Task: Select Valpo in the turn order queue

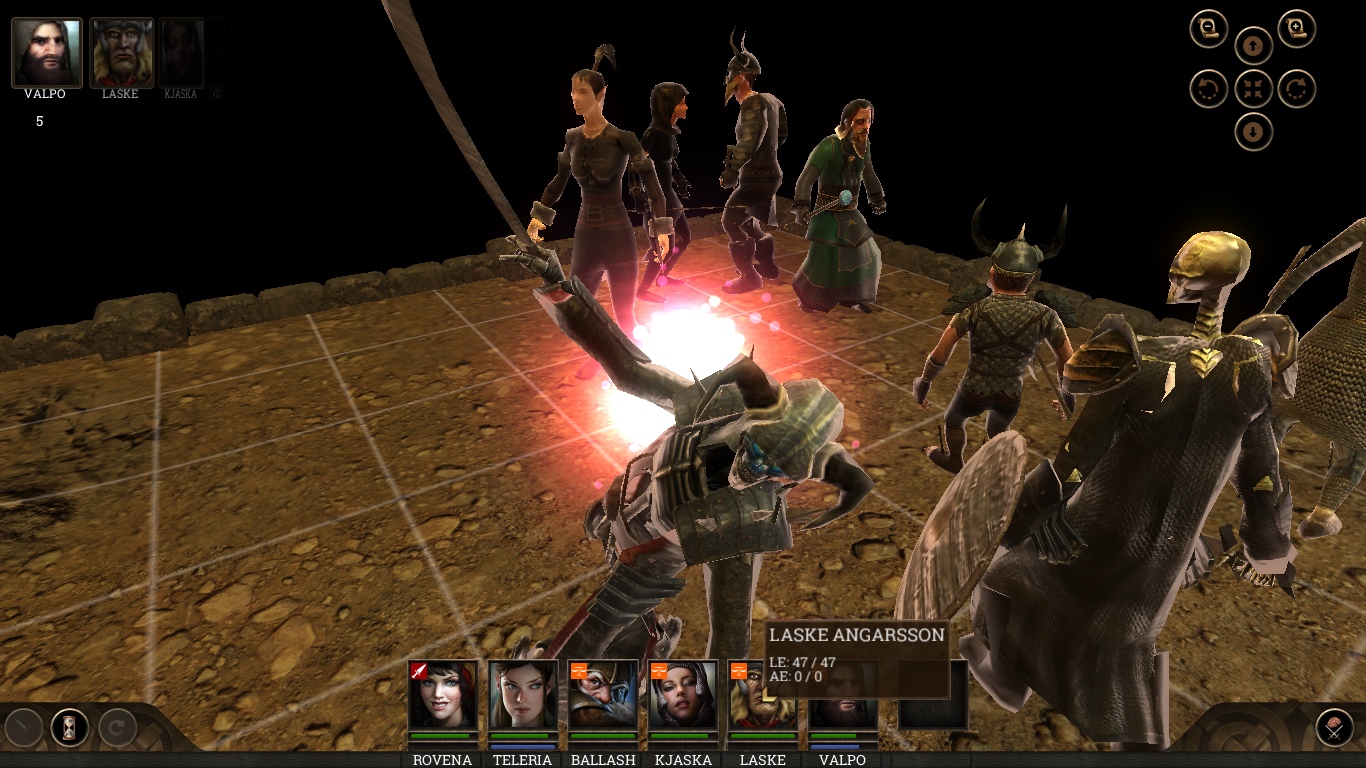Action: 47,52
